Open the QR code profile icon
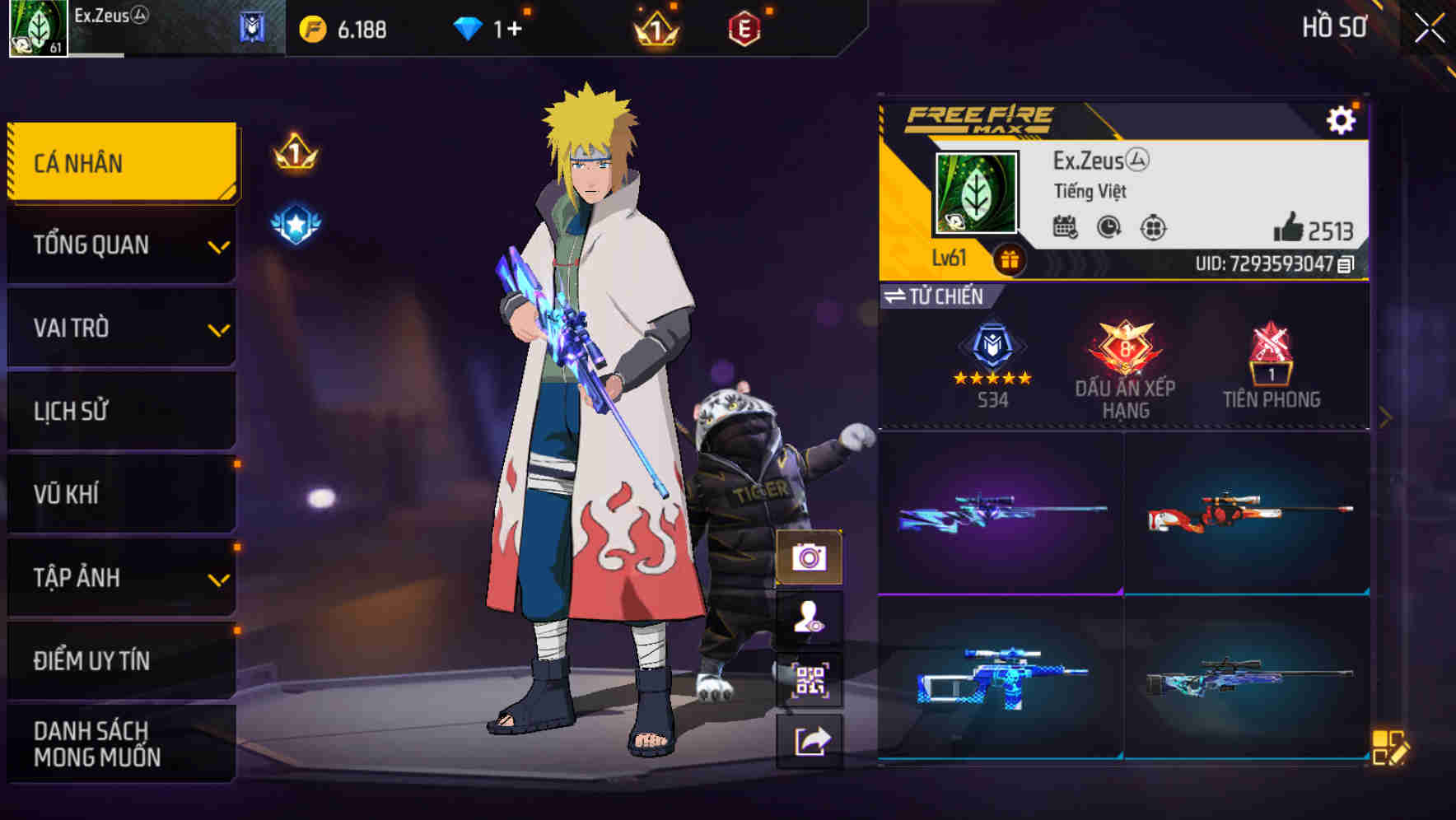The height and width of the screenshot is (820, 1456). point(810,677)
